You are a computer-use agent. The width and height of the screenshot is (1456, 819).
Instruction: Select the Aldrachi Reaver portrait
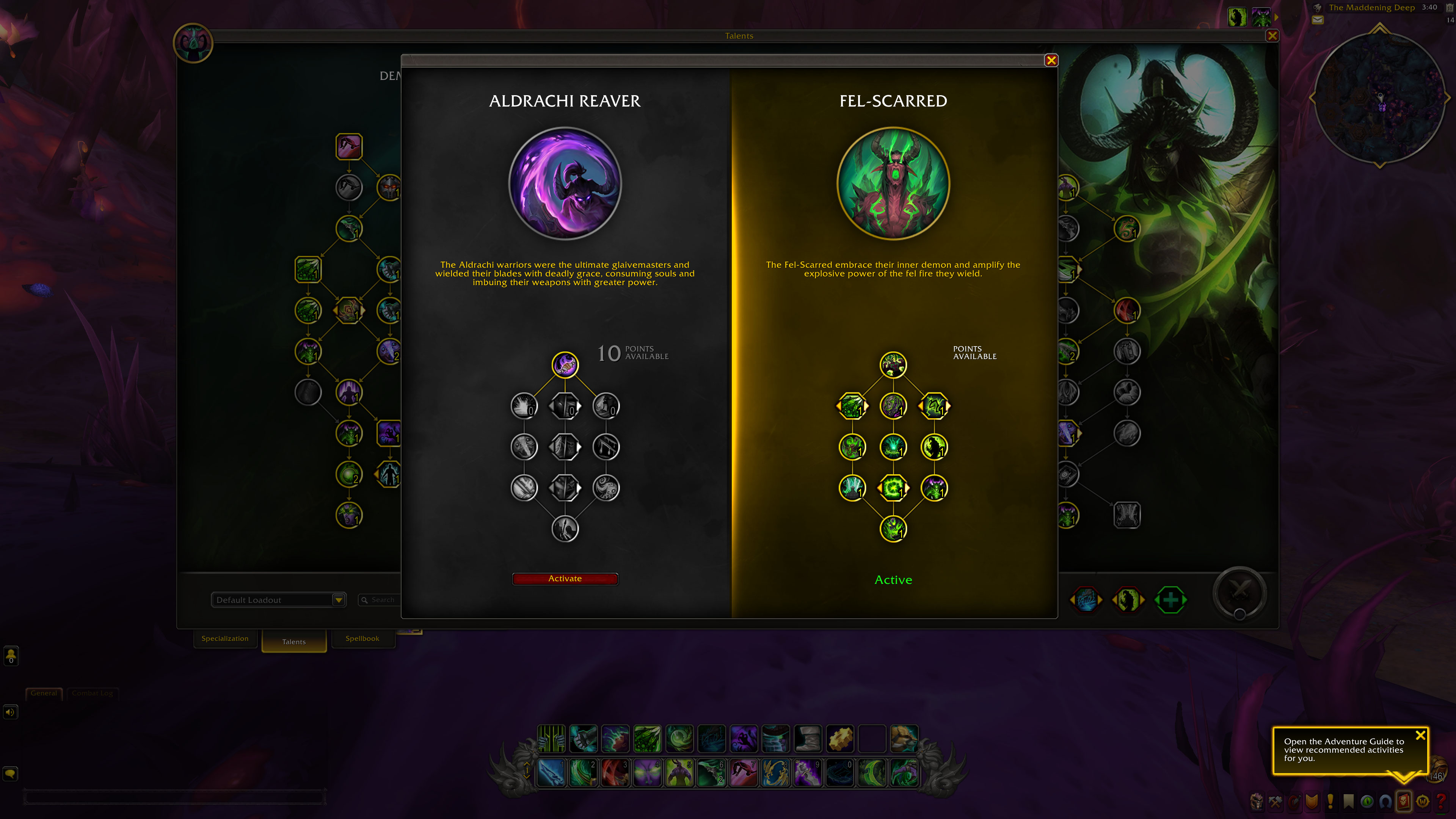(x=565, y=183)
